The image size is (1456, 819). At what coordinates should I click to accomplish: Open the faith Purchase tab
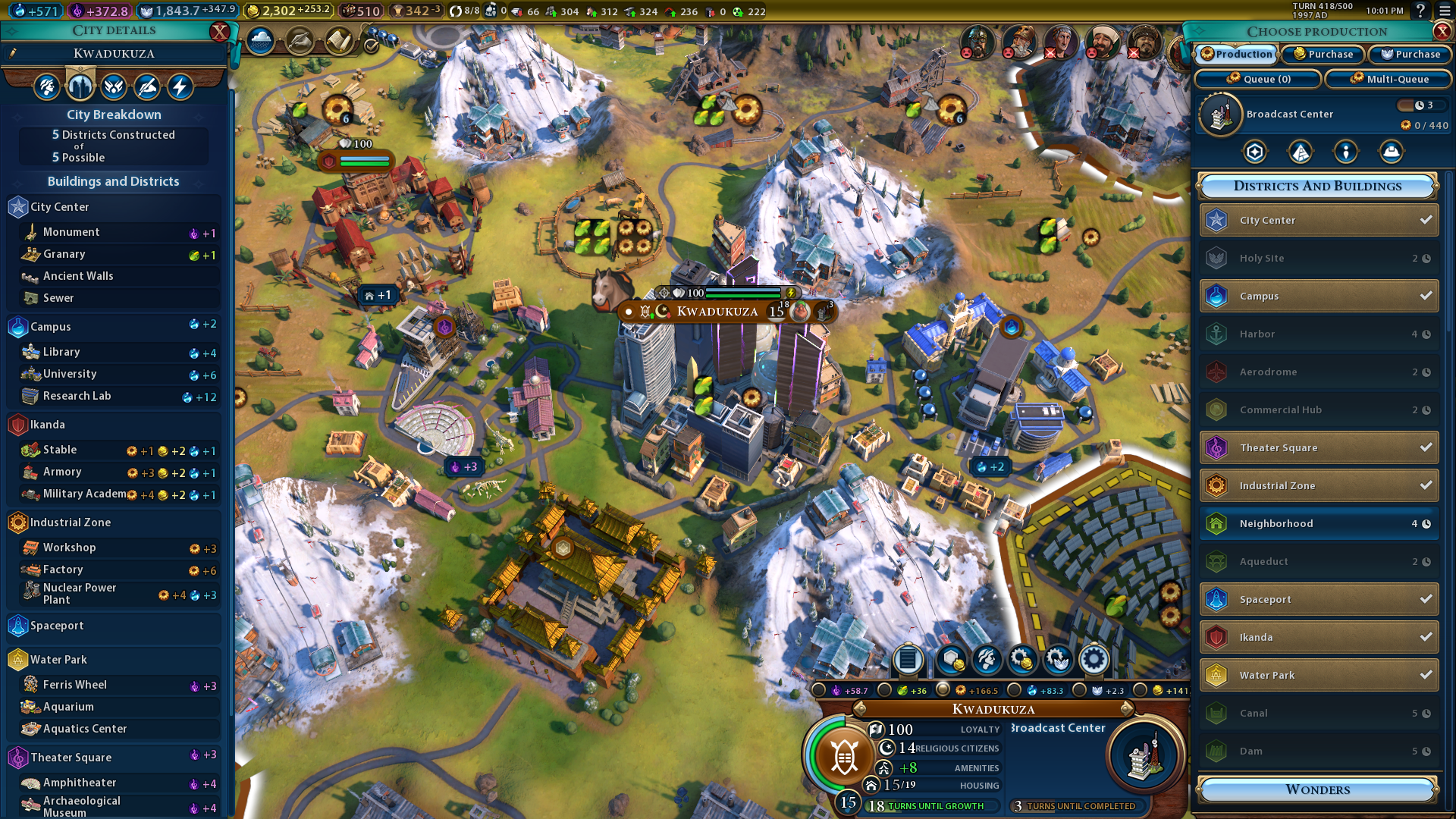tap(1410, 55)
